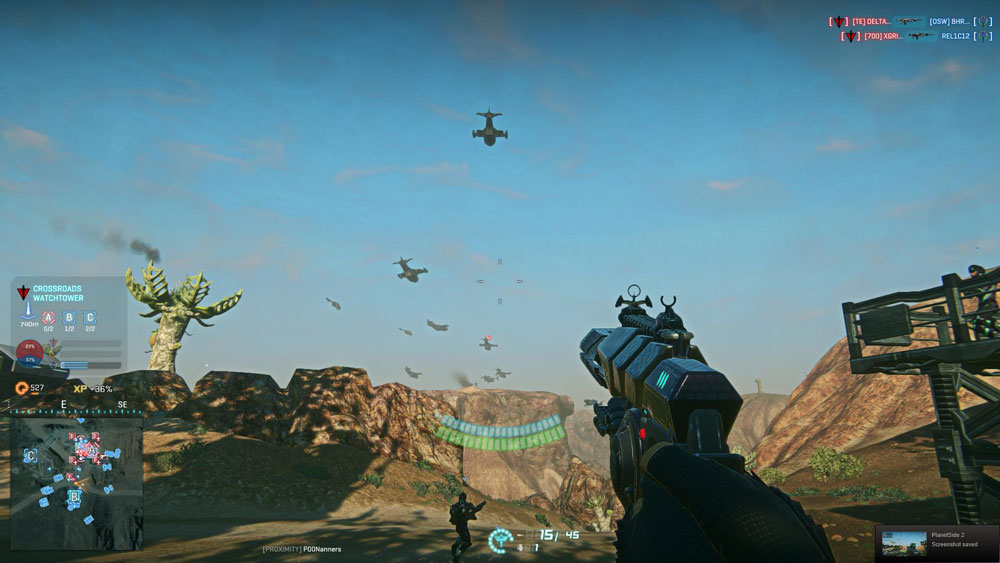
Task: Click the P00Nanners proximity chat indicator
Action: 302,549
